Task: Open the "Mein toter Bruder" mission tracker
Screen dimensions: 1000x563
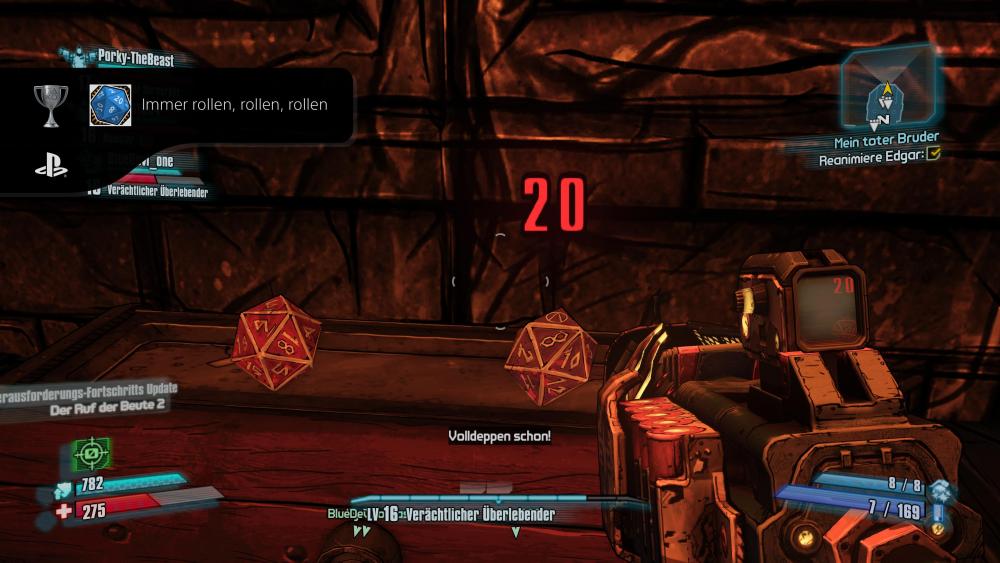Action: pos(873,139)
